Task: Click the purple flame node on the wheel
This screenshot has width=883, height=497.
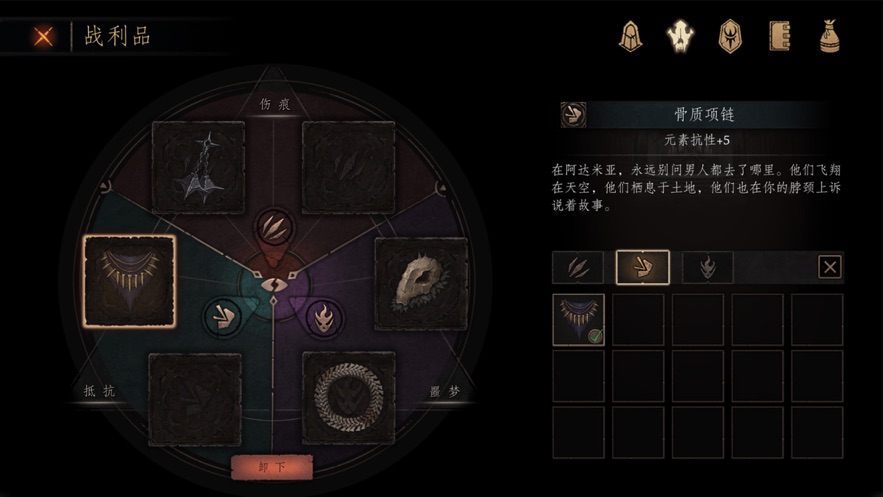Action: 322,318
